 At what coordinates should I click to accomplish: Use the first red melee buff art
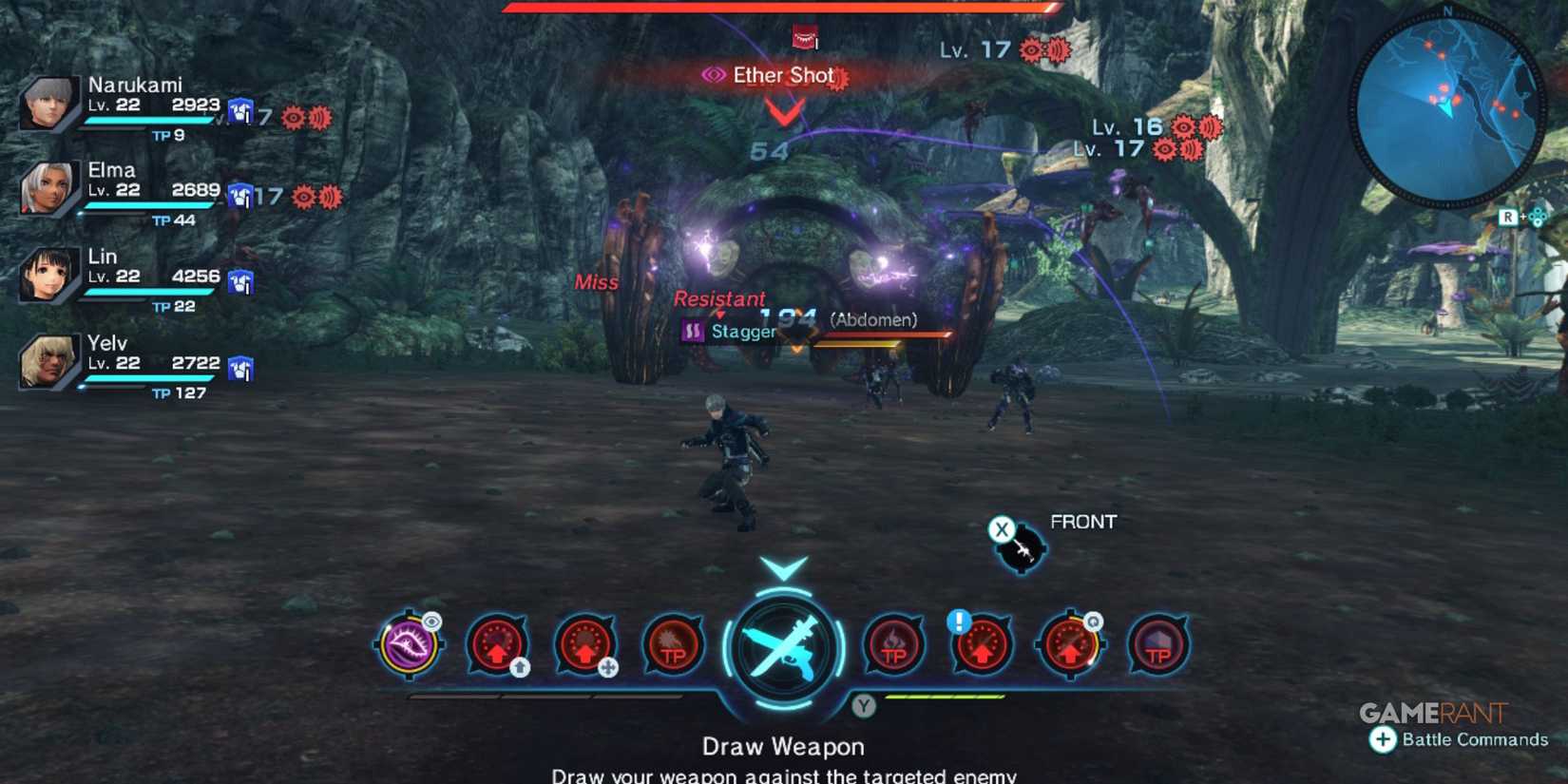click(x=498, y=646)
